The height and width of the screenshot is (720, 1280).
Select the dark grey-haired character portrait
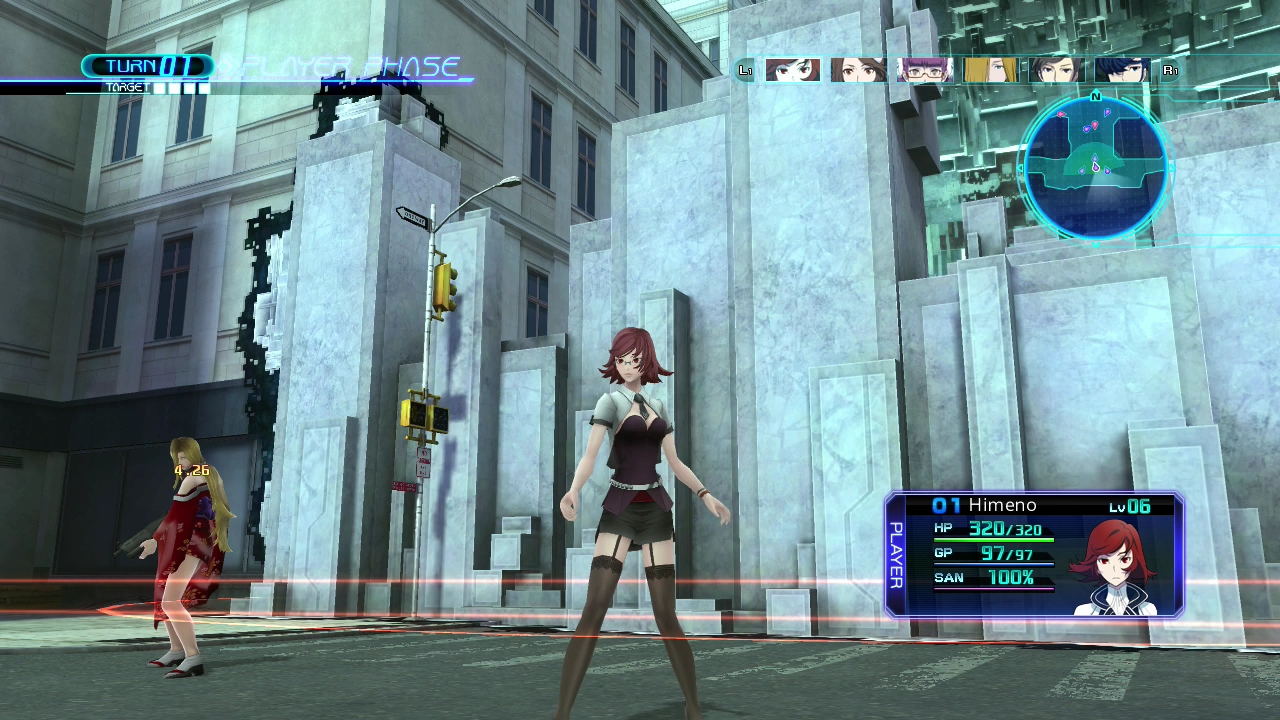[1056, 70]
